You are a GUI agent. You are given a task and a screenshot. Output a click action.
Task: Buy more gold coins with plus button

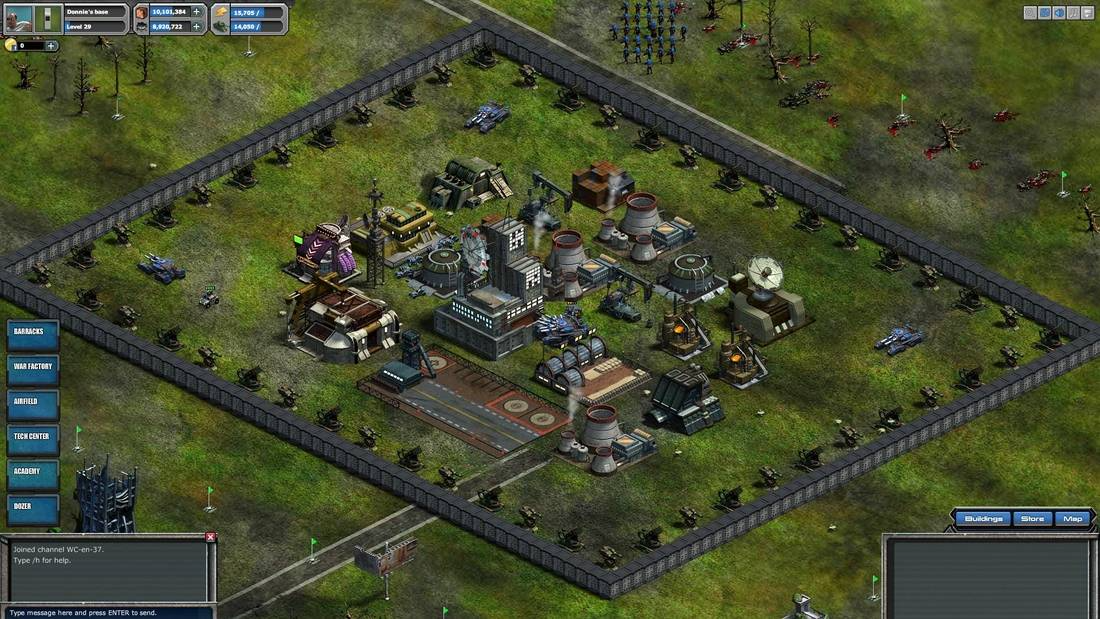[x=51, y=45]
